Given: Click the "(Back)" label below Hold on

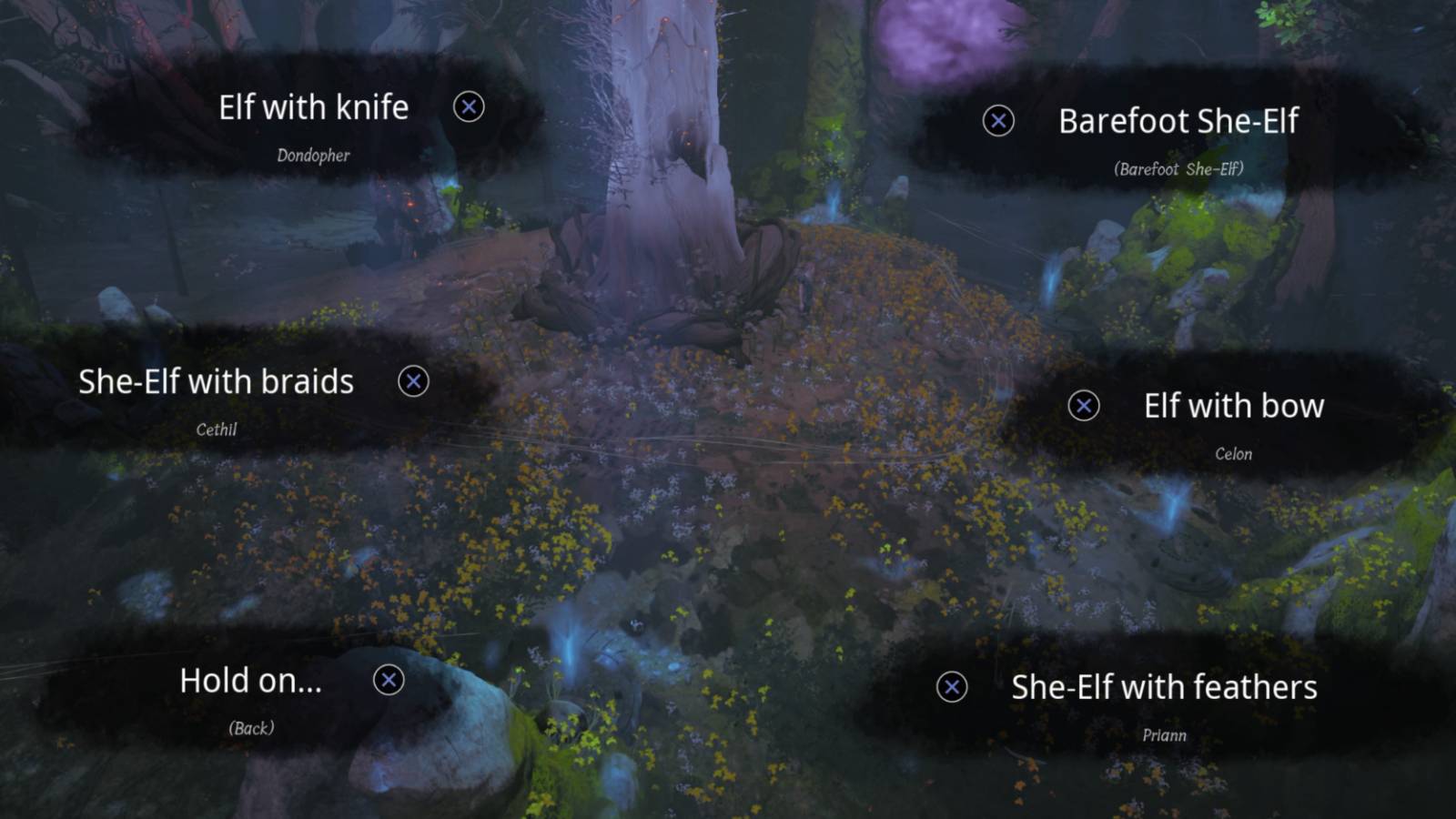Looking at the screenshot, I should tap(250, 727).
